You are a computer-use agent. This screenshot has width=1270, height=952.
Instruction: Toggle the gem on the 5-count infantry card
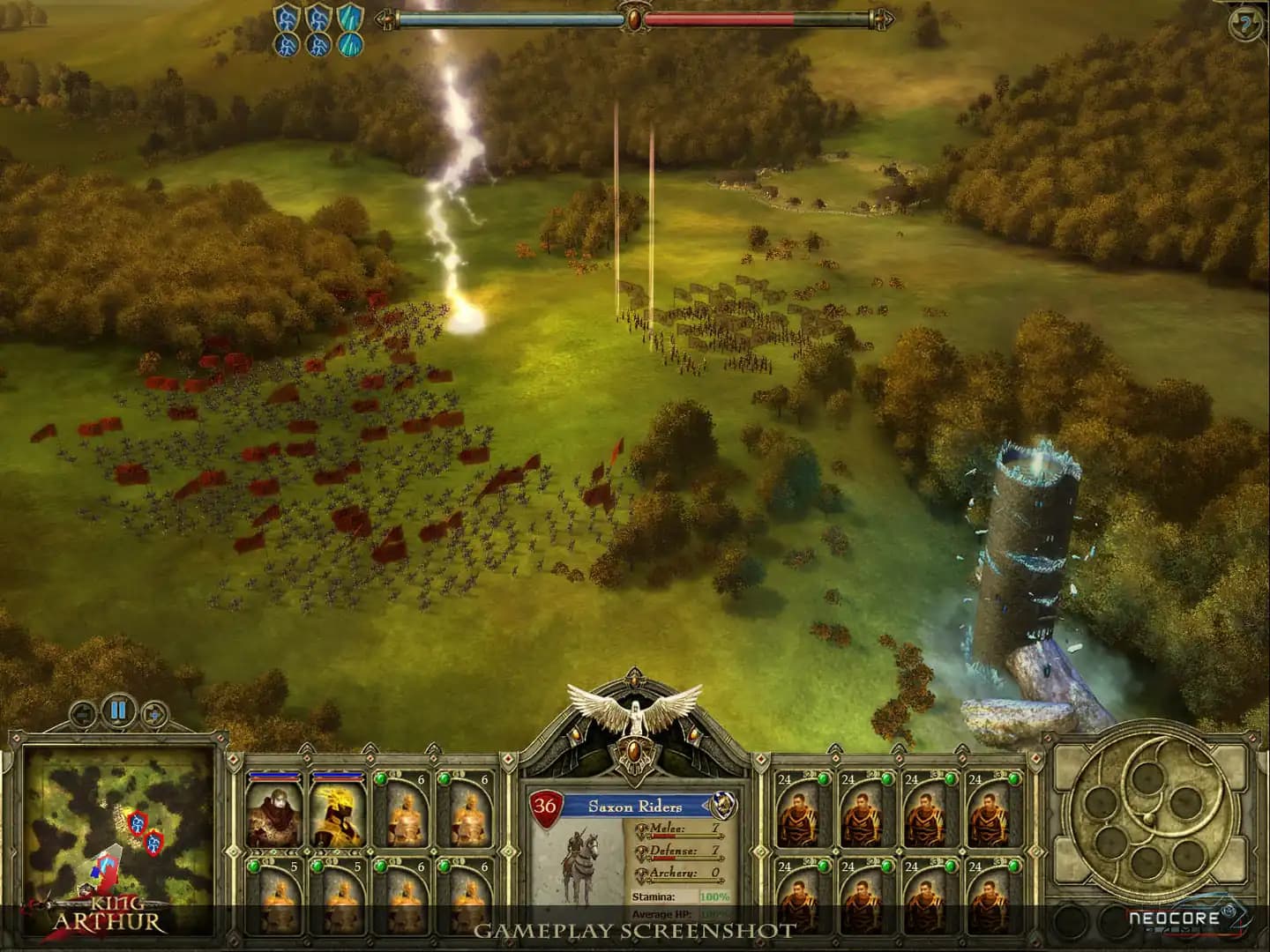point(254,865)
